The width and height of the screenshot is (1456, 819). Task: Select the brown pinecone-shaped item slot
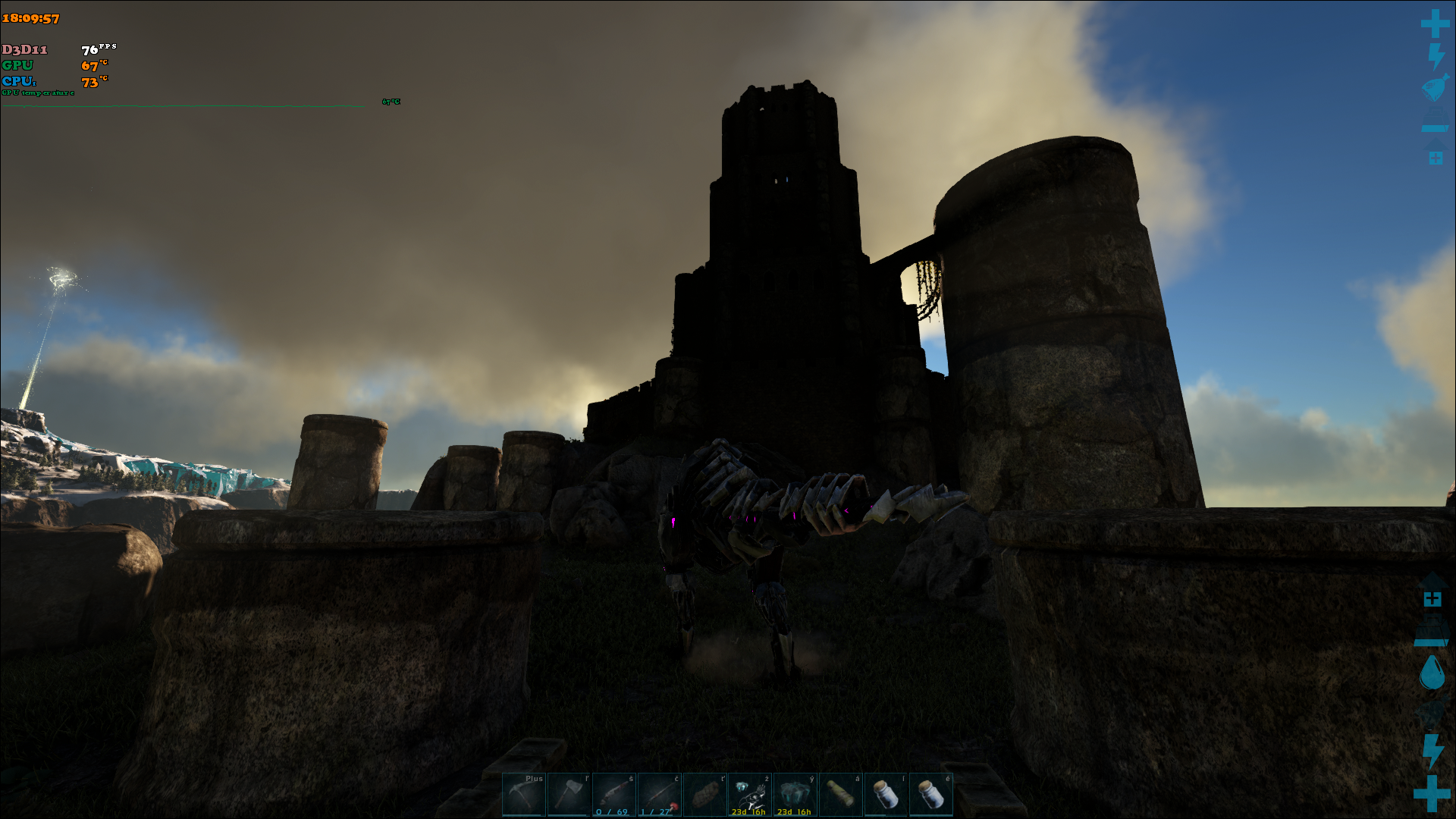(705, 795)
